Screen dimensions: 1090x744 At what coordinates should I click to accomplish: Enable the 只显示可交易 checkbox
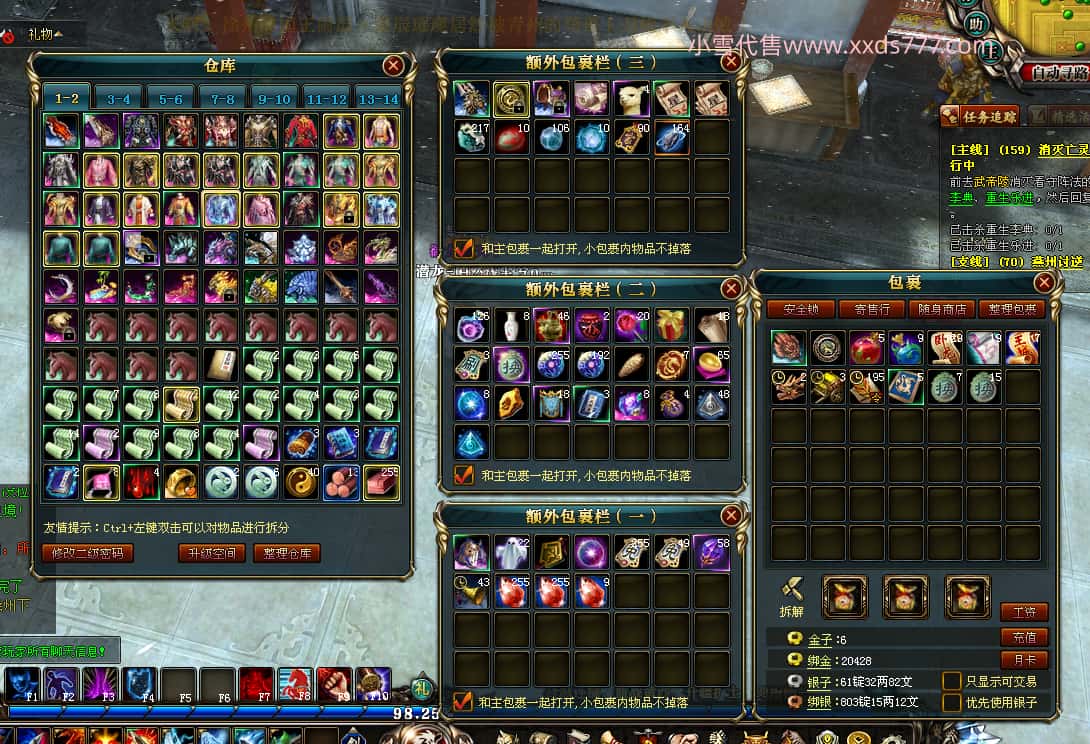(952, 681)
